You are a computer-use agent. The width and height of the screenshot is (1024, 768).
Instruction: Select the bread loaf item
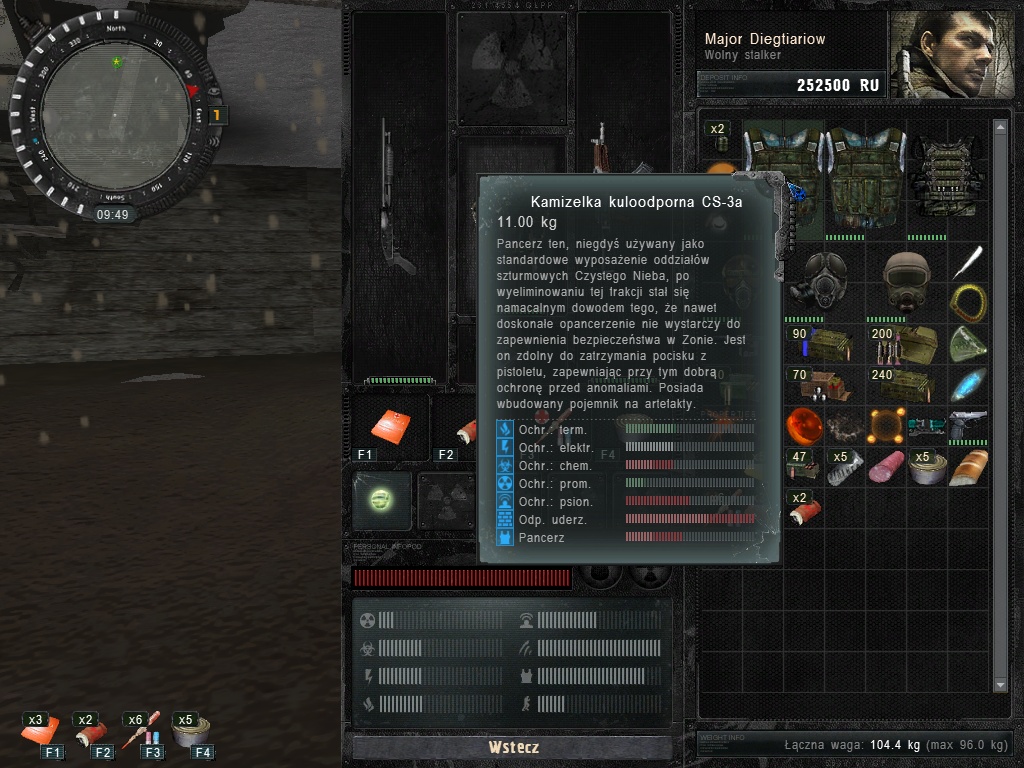pyautogui.click(x=968, y=466)
